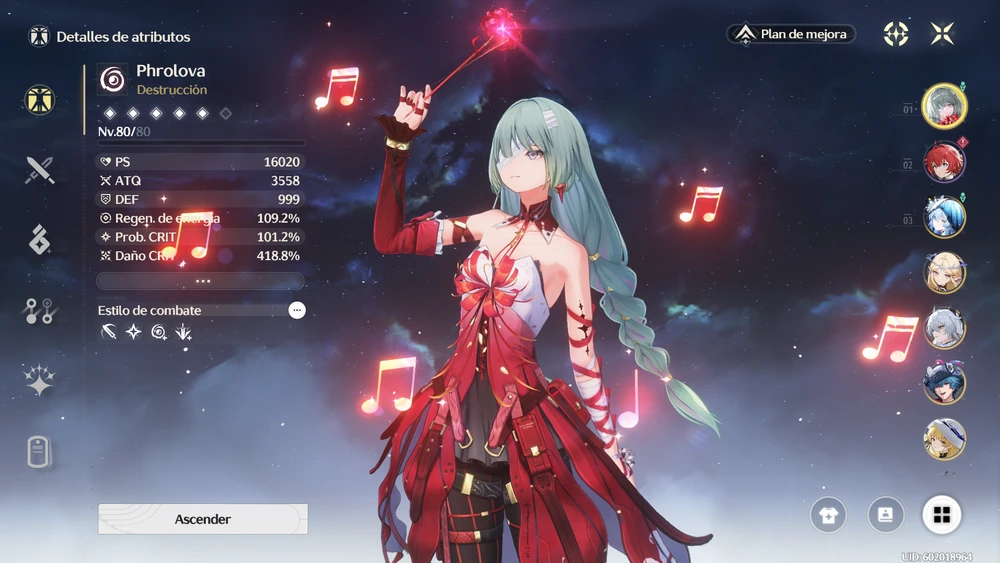Open the Echoes diamond tab
This screenshot has height=563, width=1000.
point(39,240)
